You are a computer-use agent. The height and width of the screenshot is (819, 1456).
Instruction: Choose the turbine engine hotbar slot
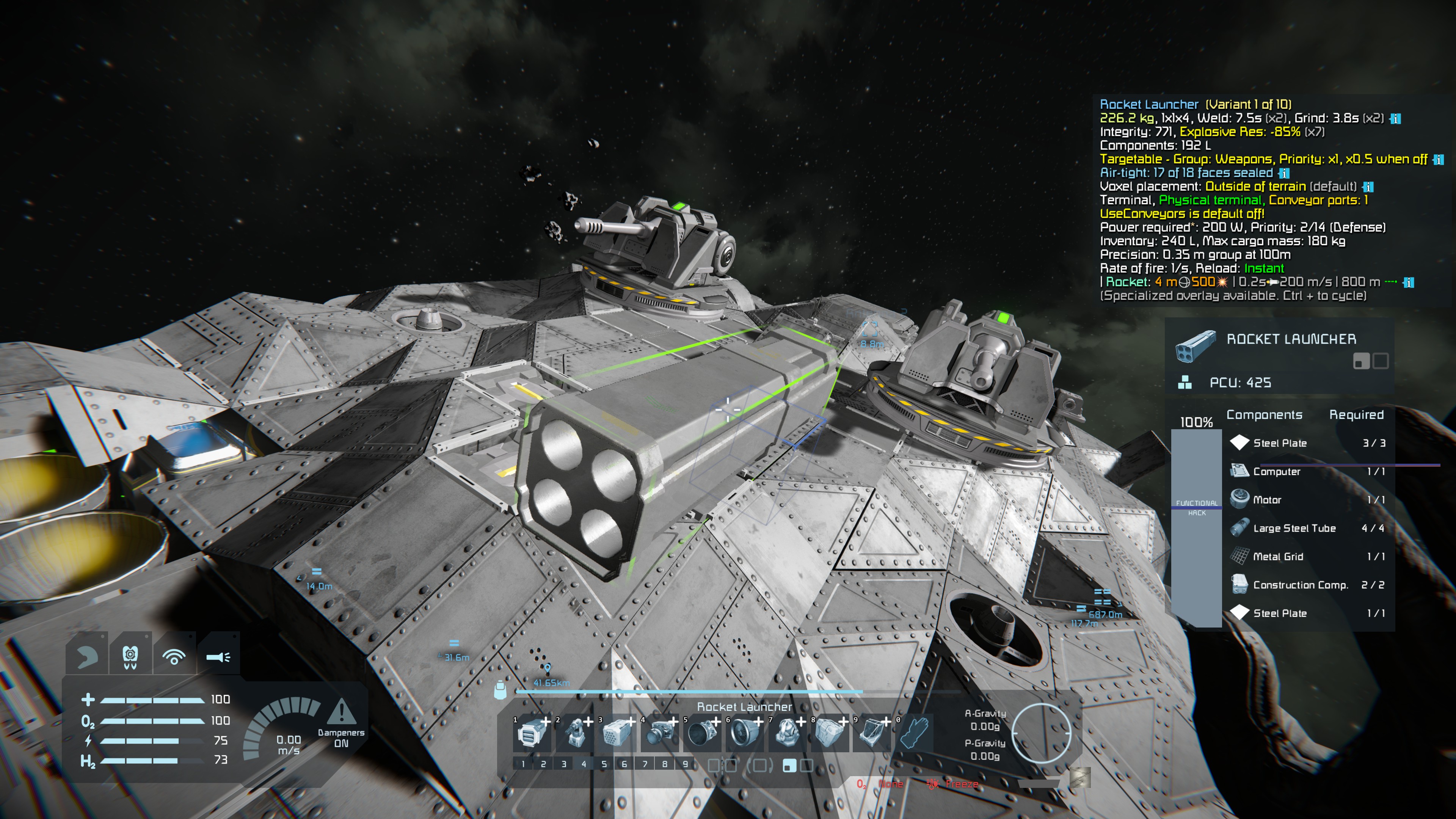[x=744, y=734]
